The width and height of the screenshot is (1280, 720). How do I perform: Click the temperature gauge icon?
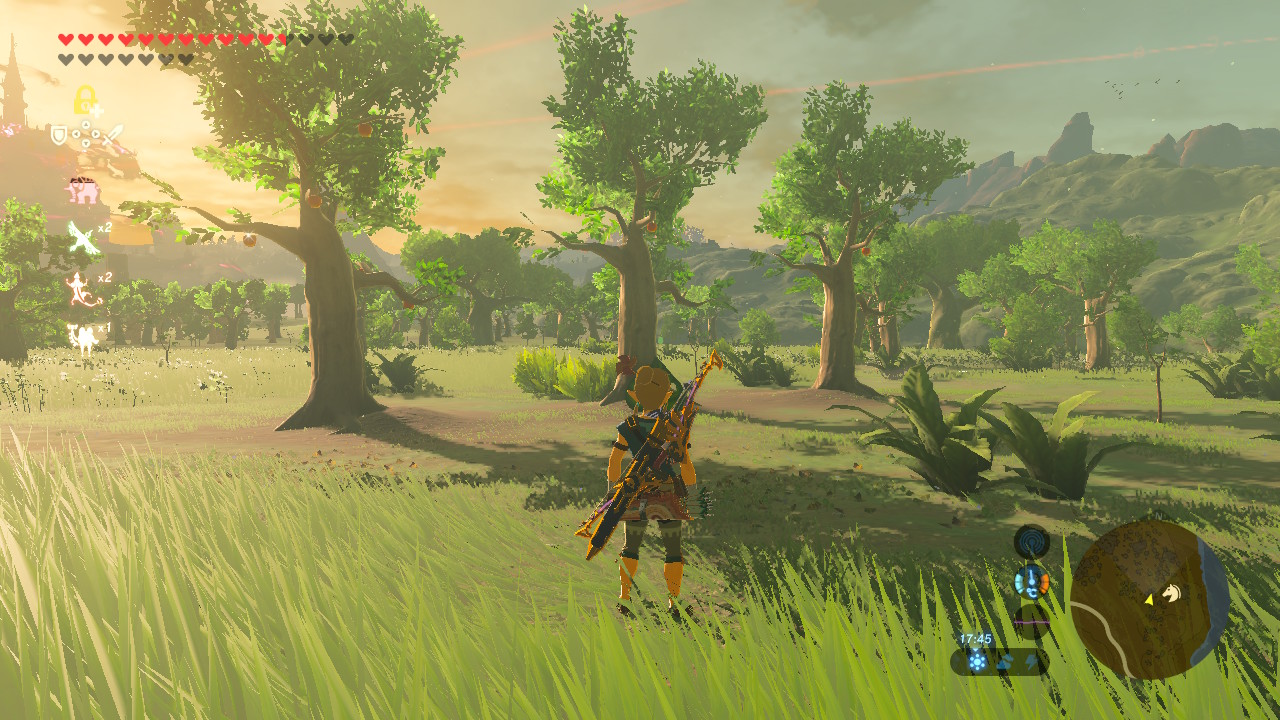pyautogui.click(x=1031, y=581)
